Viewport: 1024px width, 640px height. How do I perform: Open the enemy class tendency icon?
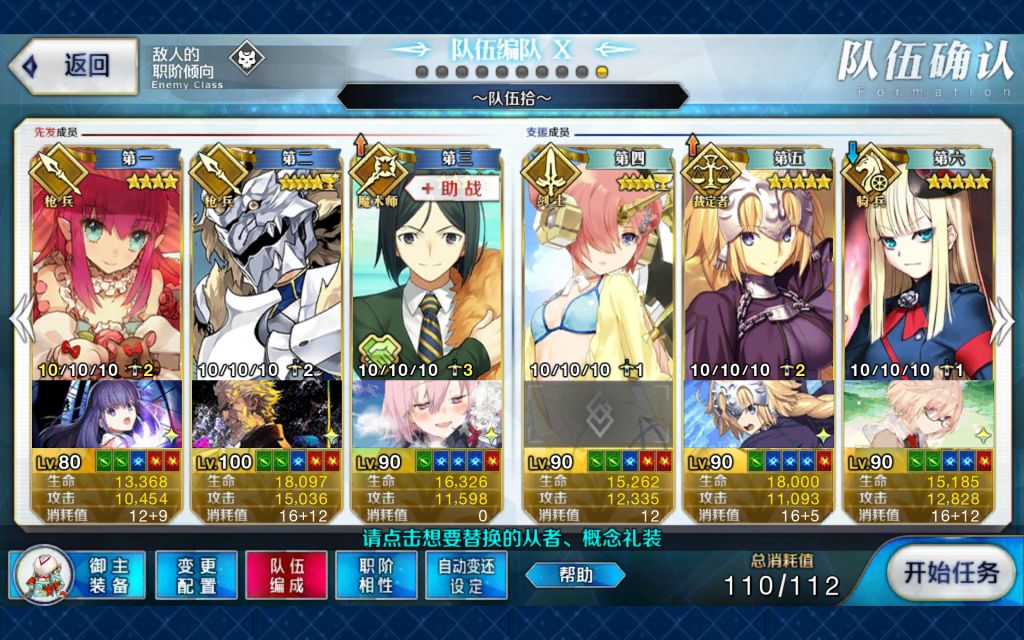(x=246, y=60)
